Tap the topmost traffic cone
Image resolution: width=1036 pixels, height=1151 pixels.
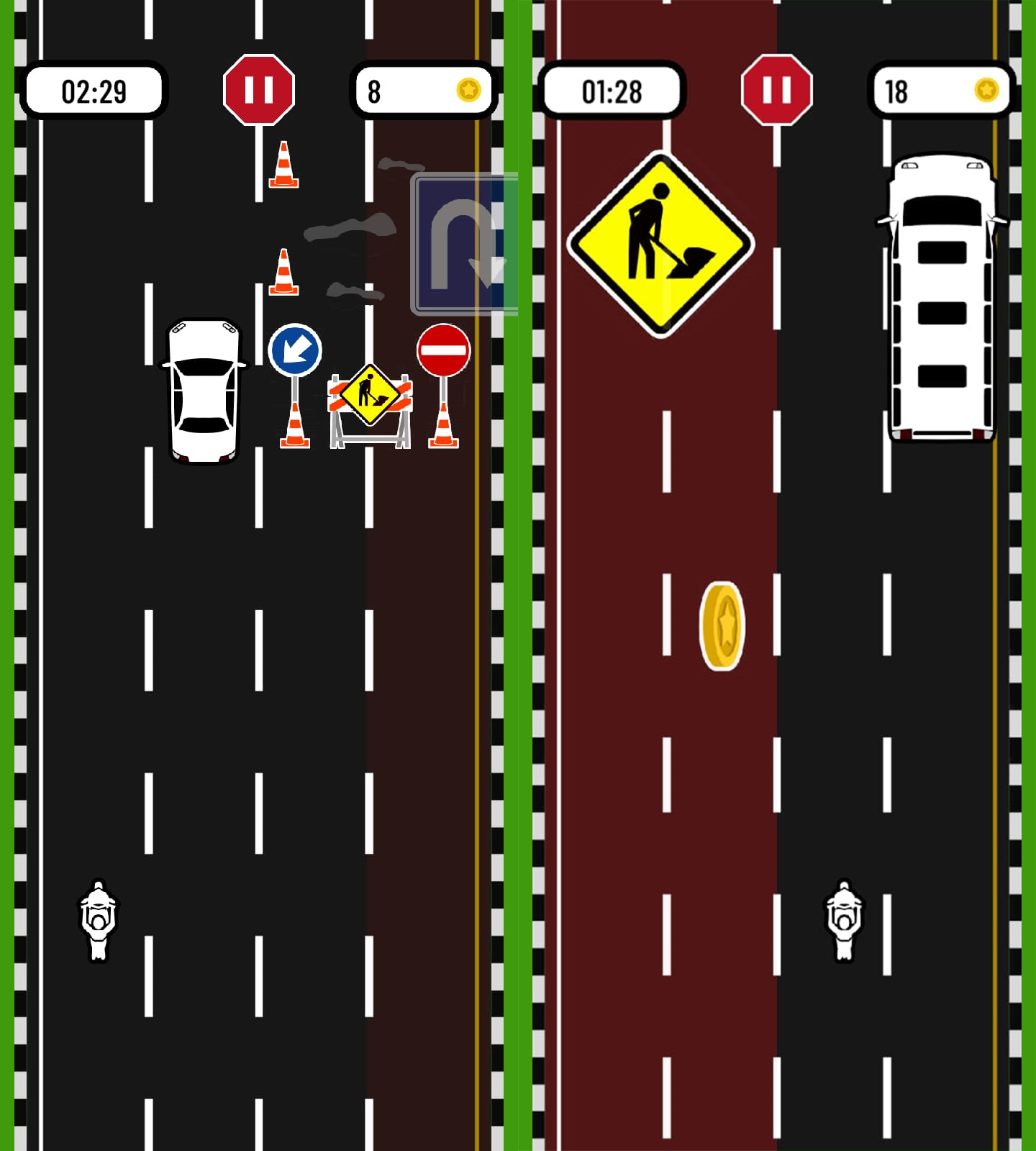[x=283, y=165]
